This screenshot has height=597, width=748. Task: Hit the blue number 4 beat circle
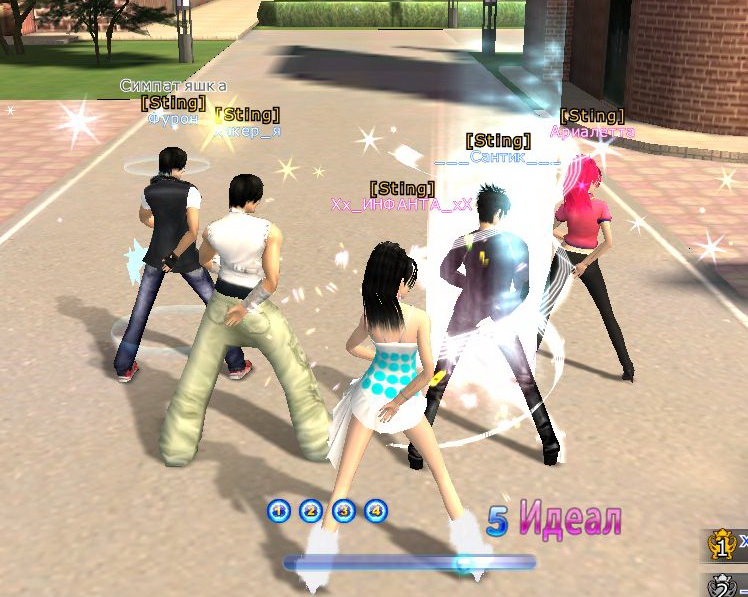[375, 512]
